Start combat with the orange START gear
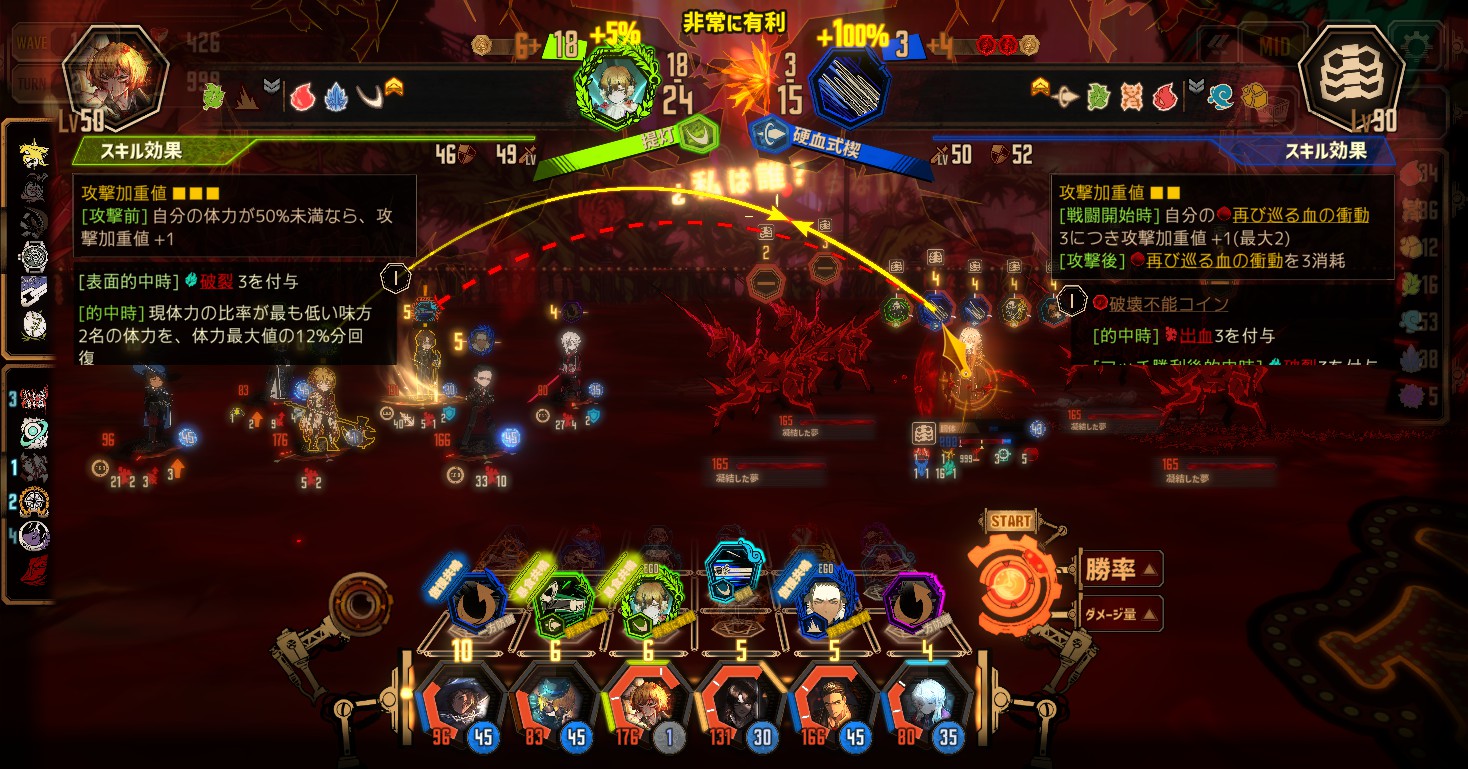 tap(1010, 579)
